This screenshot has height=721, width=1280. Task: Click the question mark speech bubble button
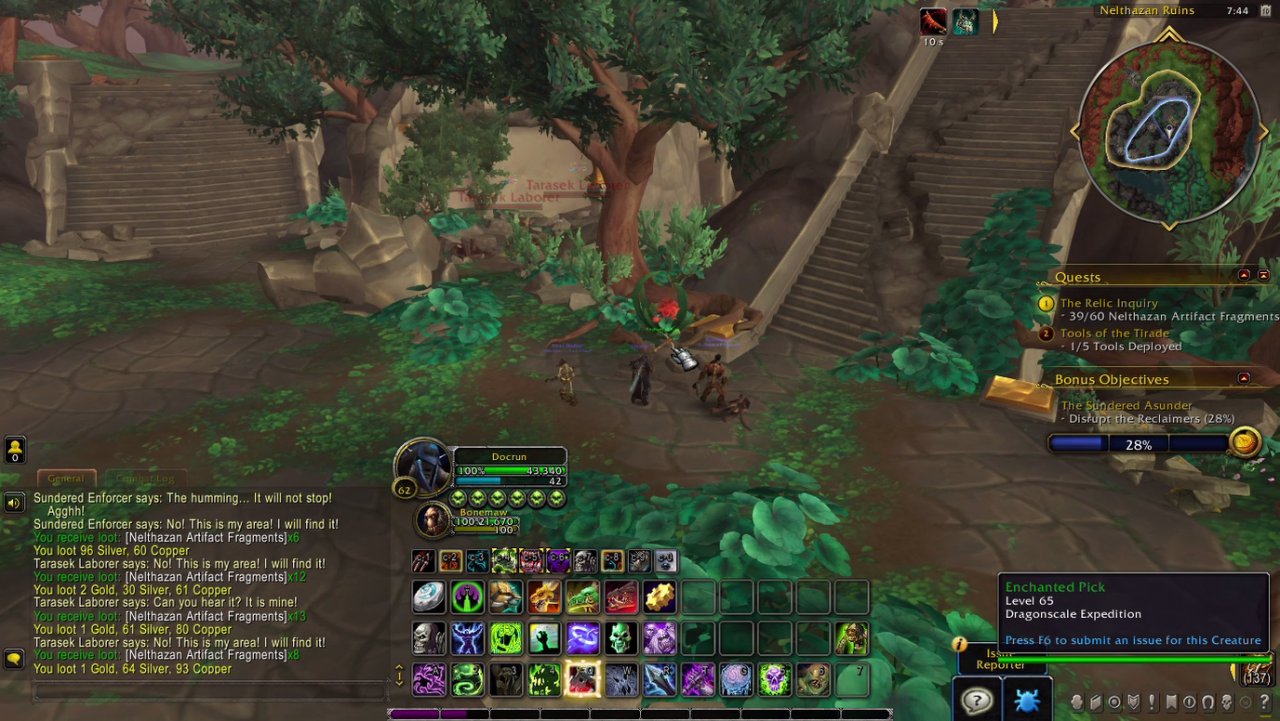976,700
